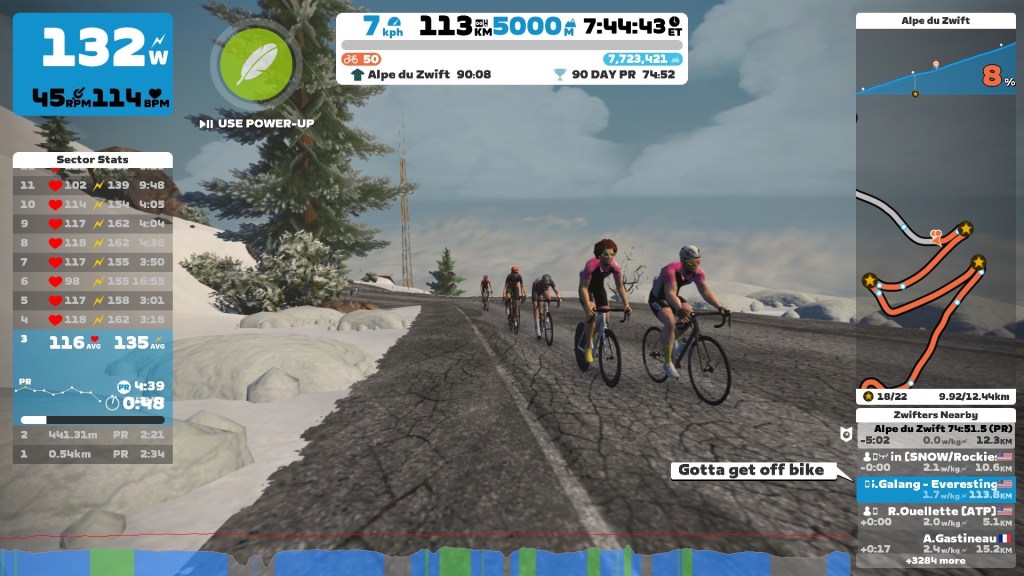This screenshot has height=576, width=1024.
Task: Click the "Gotta get off bike" message bubble
Action: click(x=751, y=470)
